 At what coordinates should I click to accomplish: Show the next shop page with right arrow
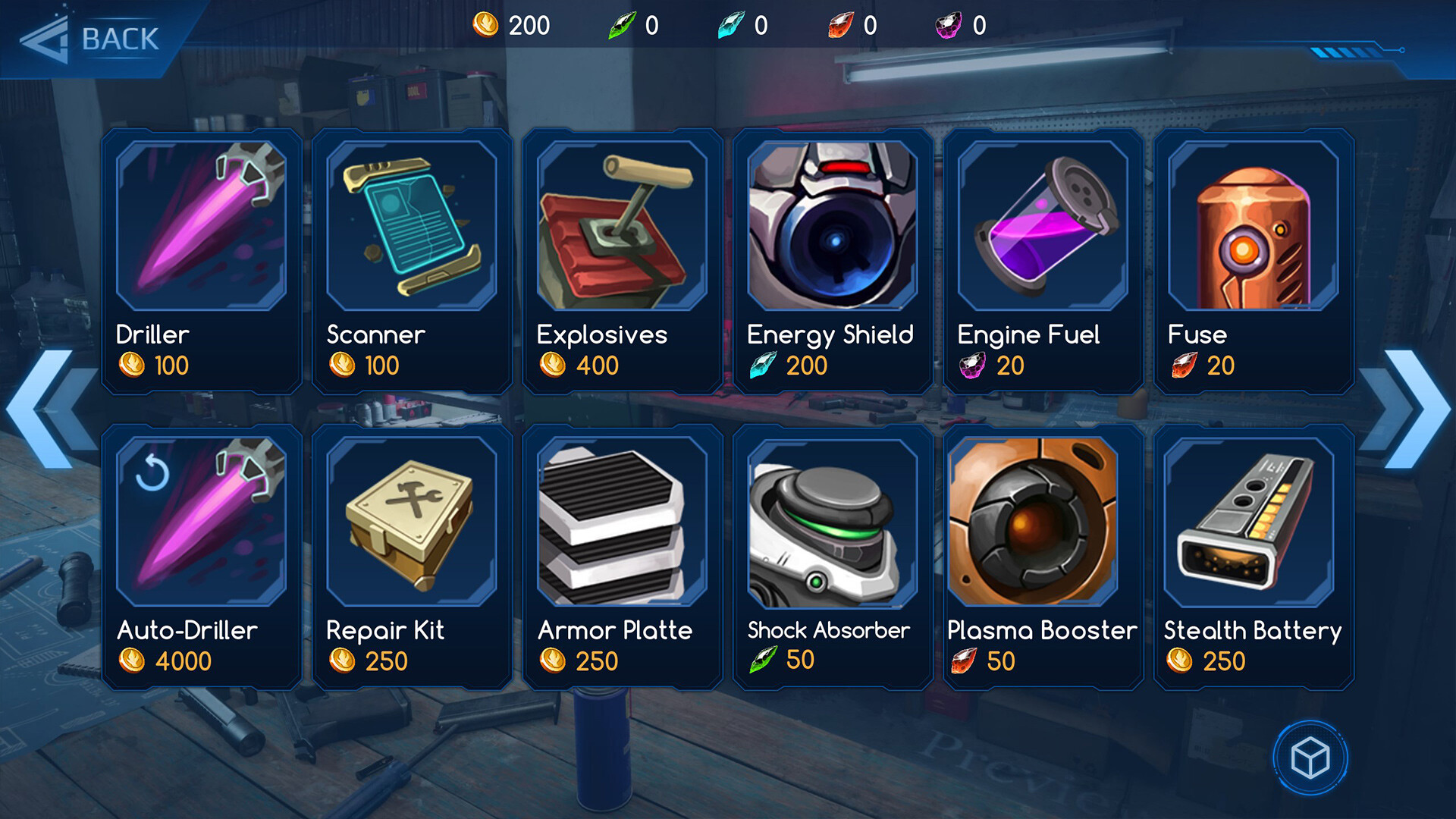[1408, 409]
